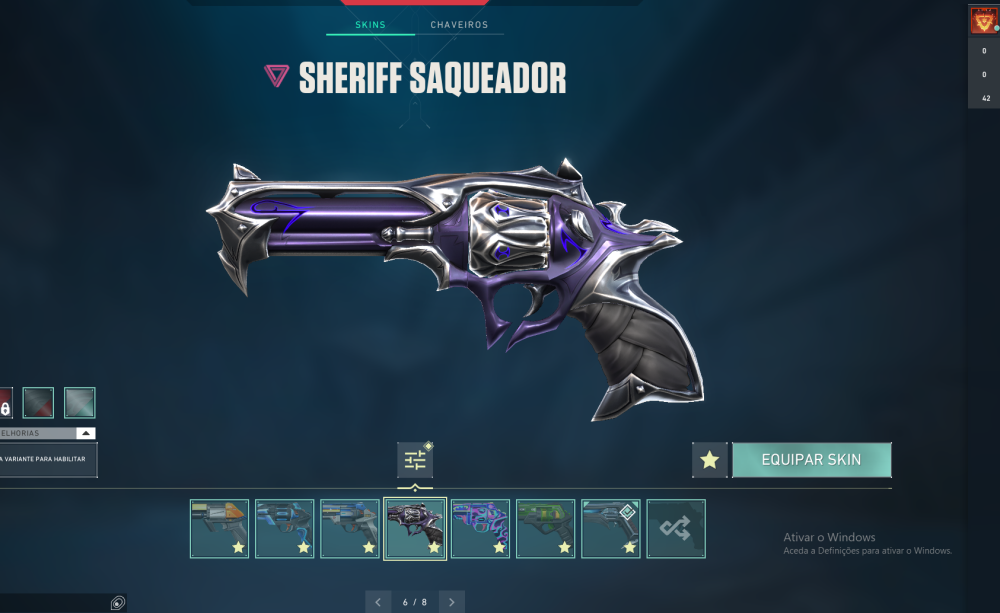Select the grey and teal variant swatch

pos(80,403)
